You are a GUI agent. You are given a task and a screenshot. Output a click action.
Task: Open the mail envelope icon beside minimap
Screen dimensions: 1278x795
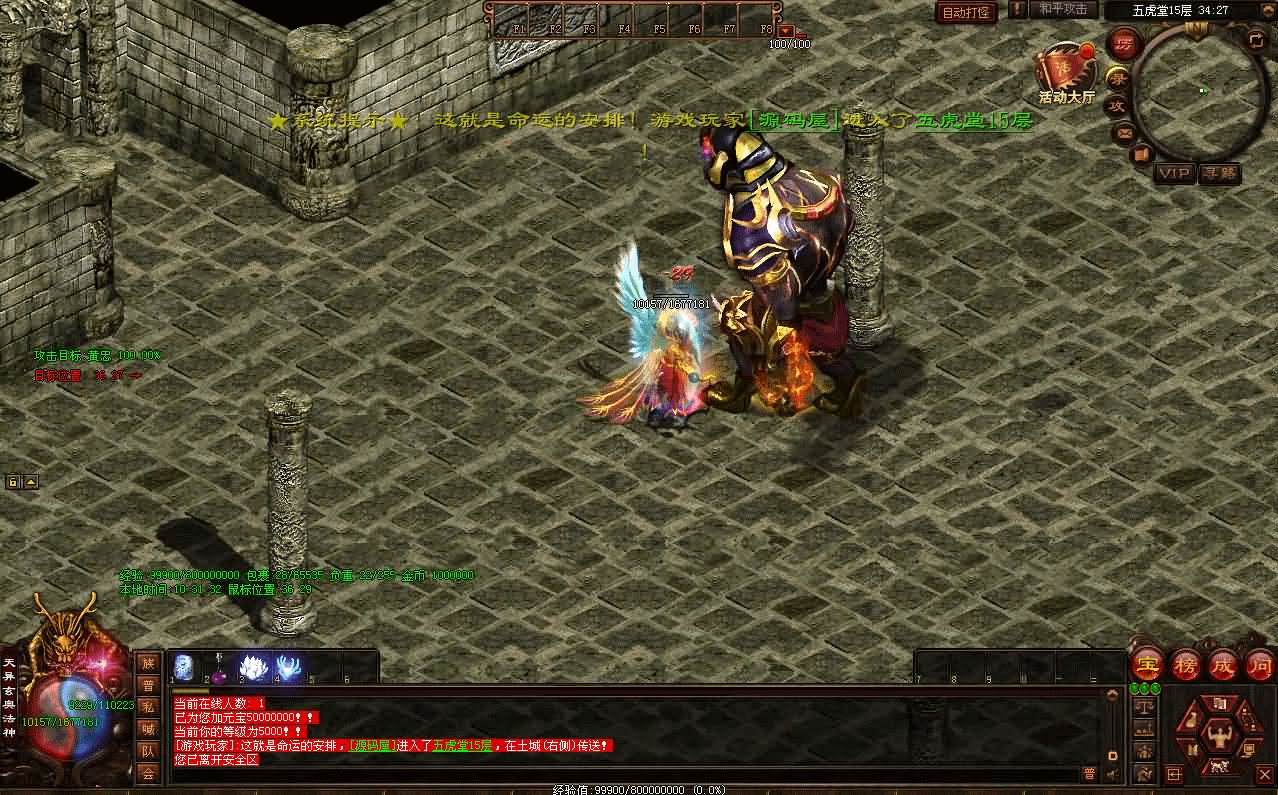point(1124,131)
